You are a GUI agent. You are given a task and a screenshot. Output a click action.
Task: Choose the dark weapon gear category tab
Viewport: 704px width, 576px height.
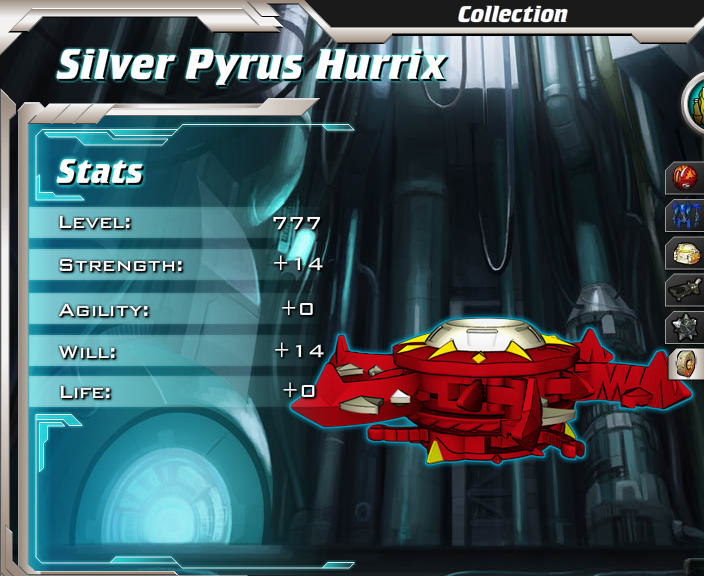tap(688, 289)
